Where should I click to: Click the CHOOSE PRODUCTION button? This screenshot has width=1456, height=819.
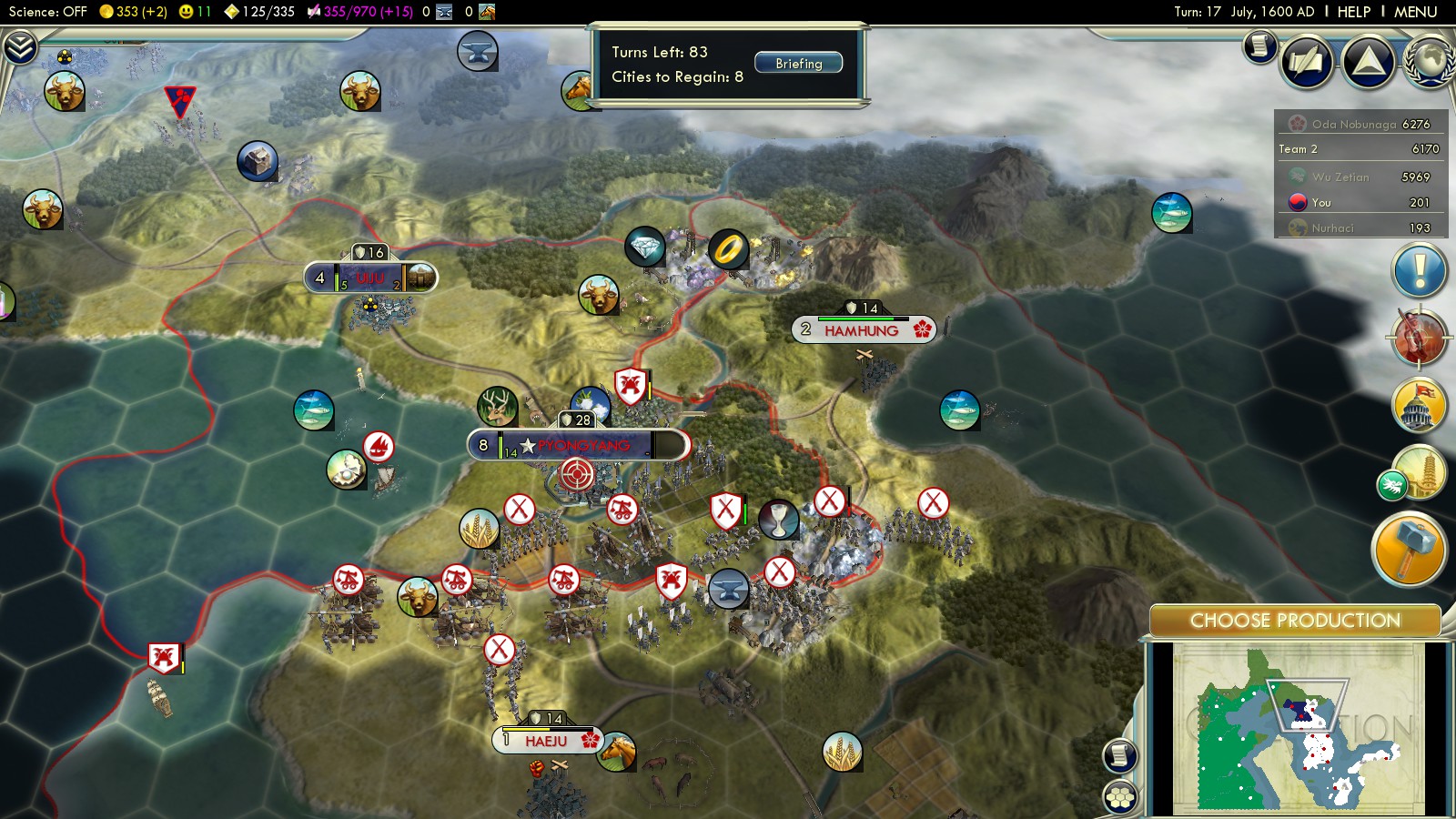1294,621
